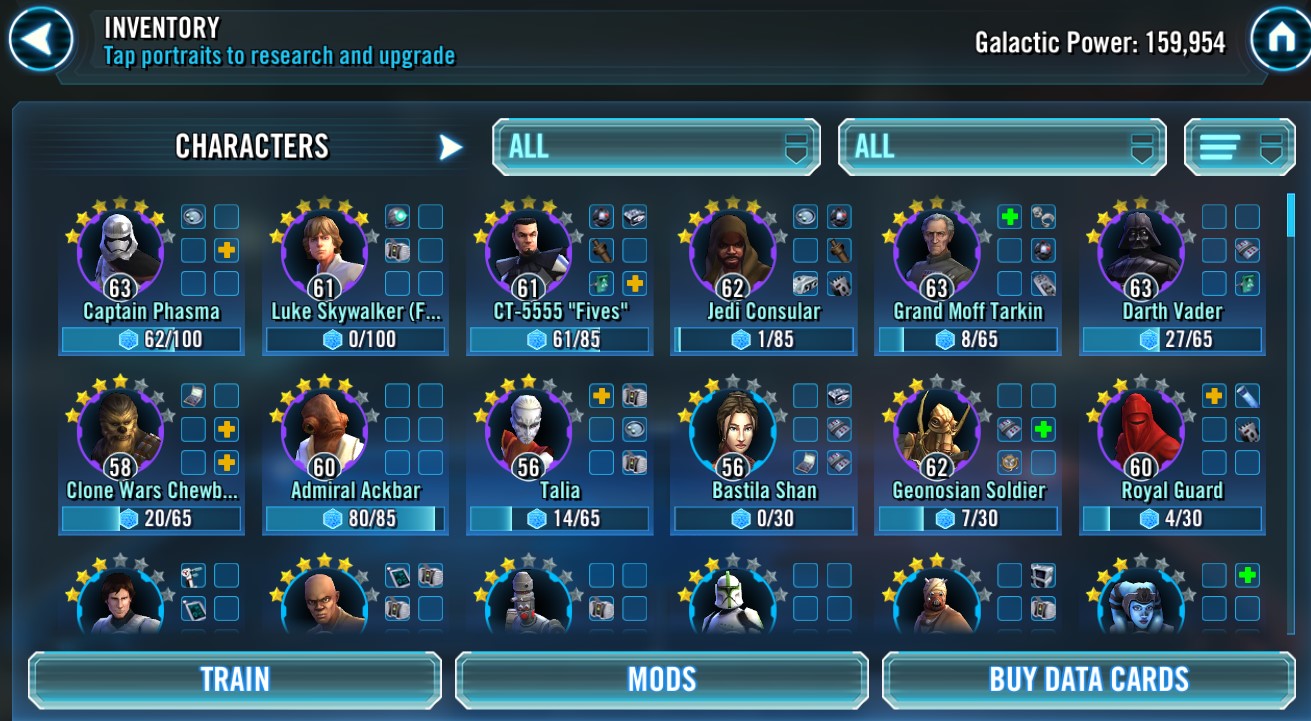
Task: Click the gear material icon above Jedi Consular
Action: pyautogui.click(x=805, y=217)
